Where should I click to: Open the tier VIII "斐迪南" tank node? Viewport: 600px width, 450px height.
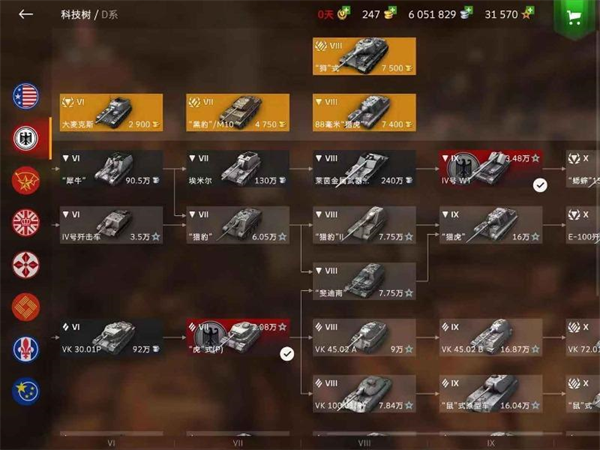[363, 281]
